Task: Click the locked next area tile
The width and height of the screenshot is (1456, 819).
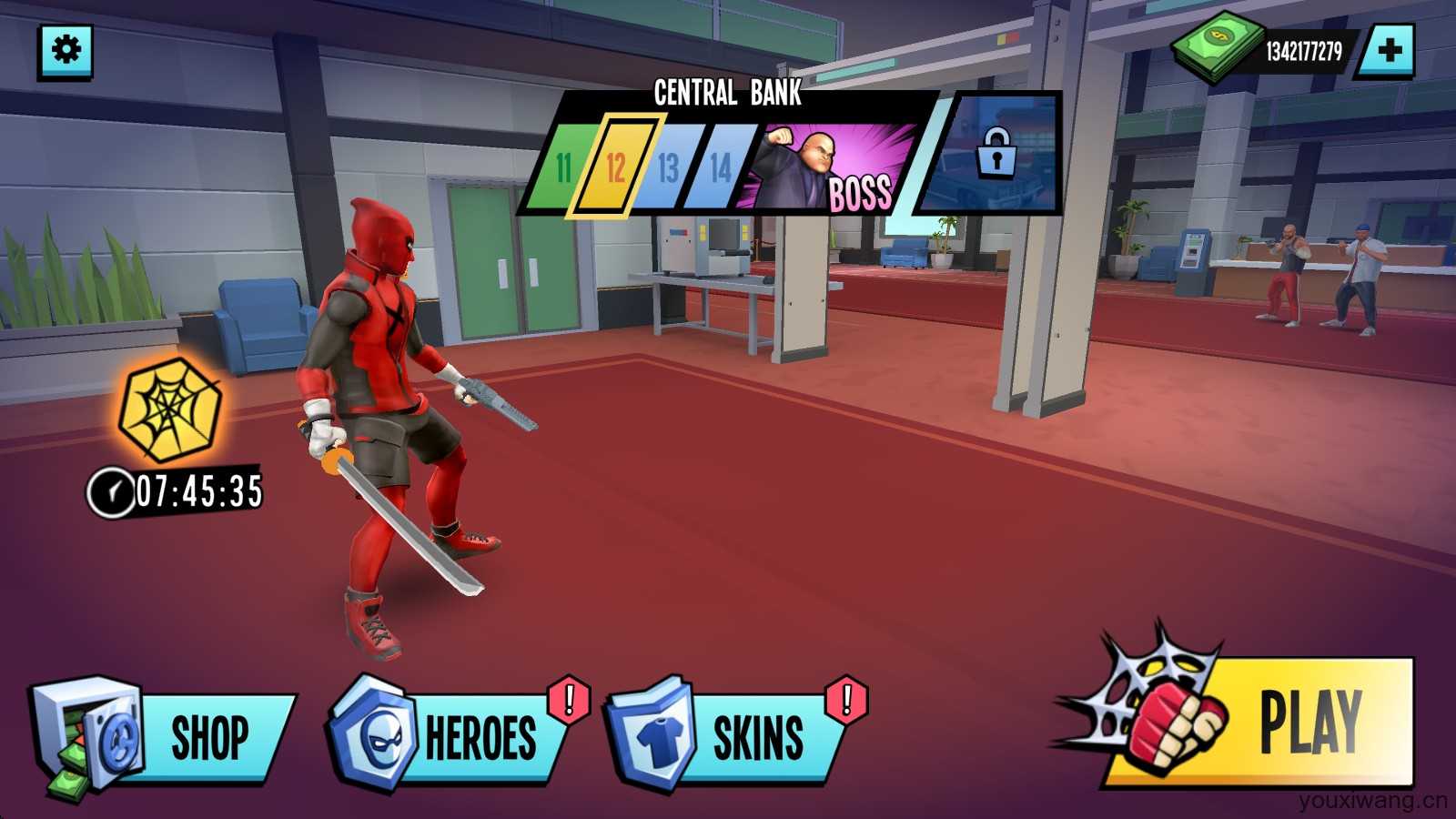Action: [x=995, y=155]
